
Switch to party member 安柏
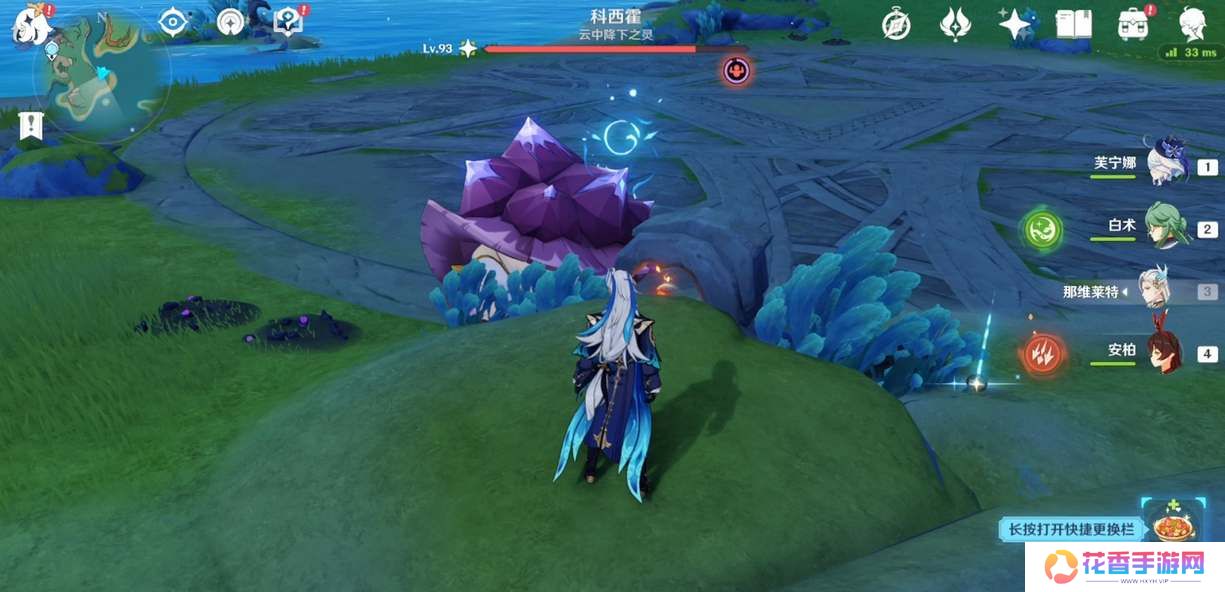click(1166, 352)
